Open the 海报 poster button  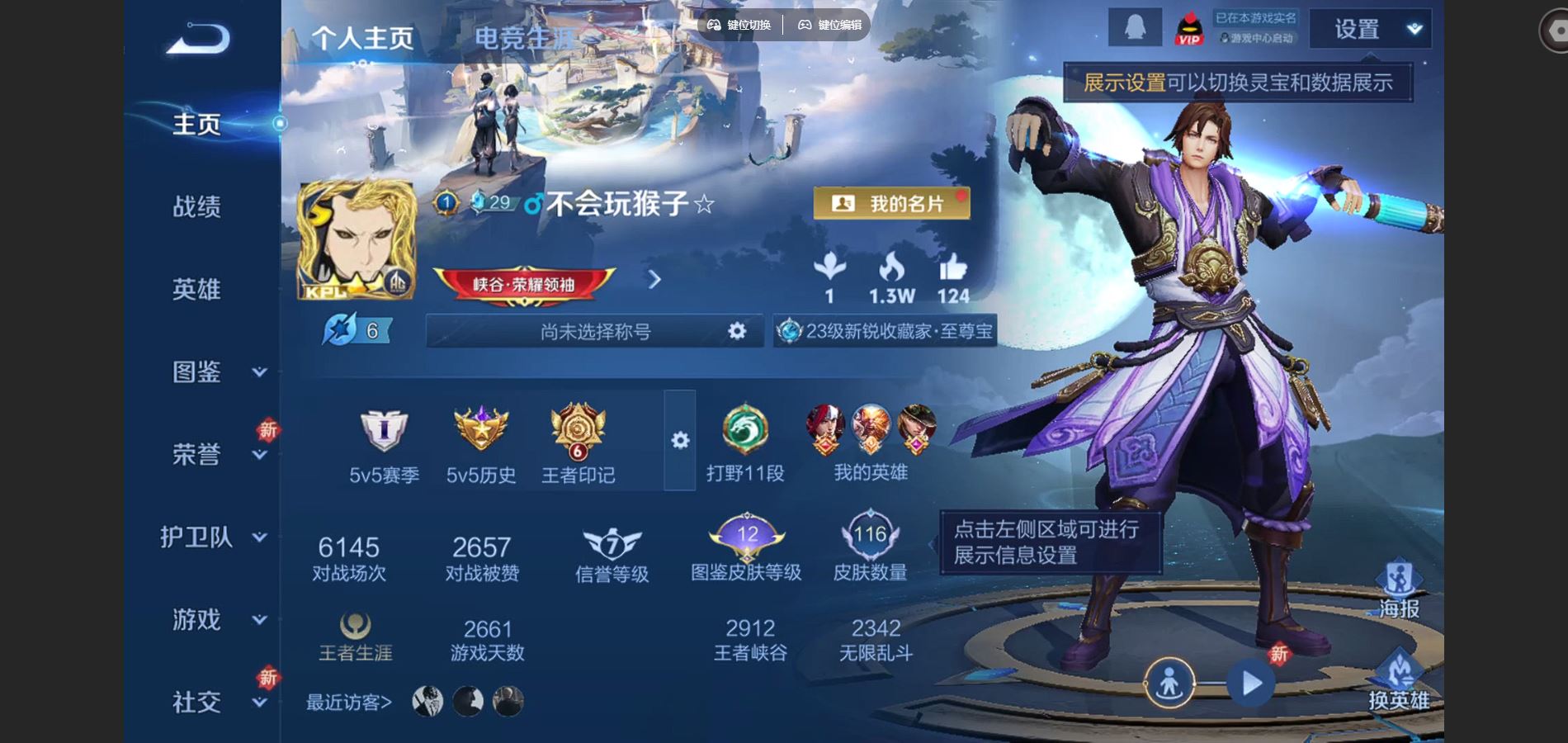click(x=1399, y=590)
